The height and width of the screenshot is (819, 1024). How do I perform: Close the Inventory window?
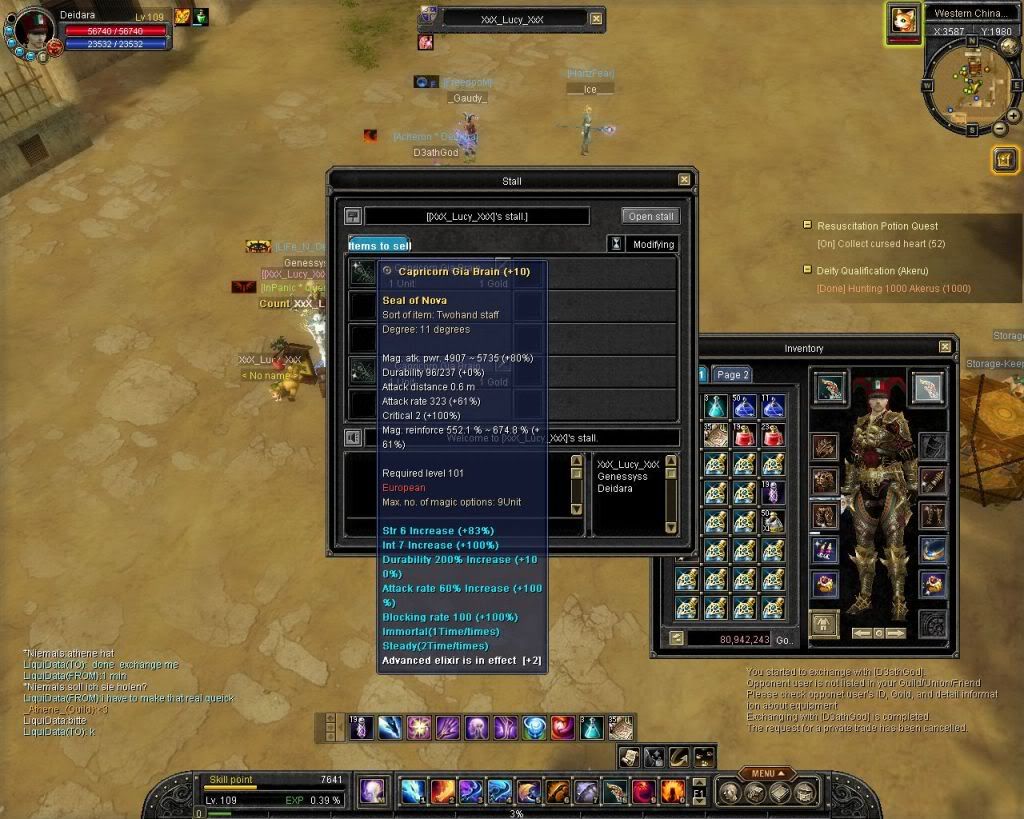[945, 347]
